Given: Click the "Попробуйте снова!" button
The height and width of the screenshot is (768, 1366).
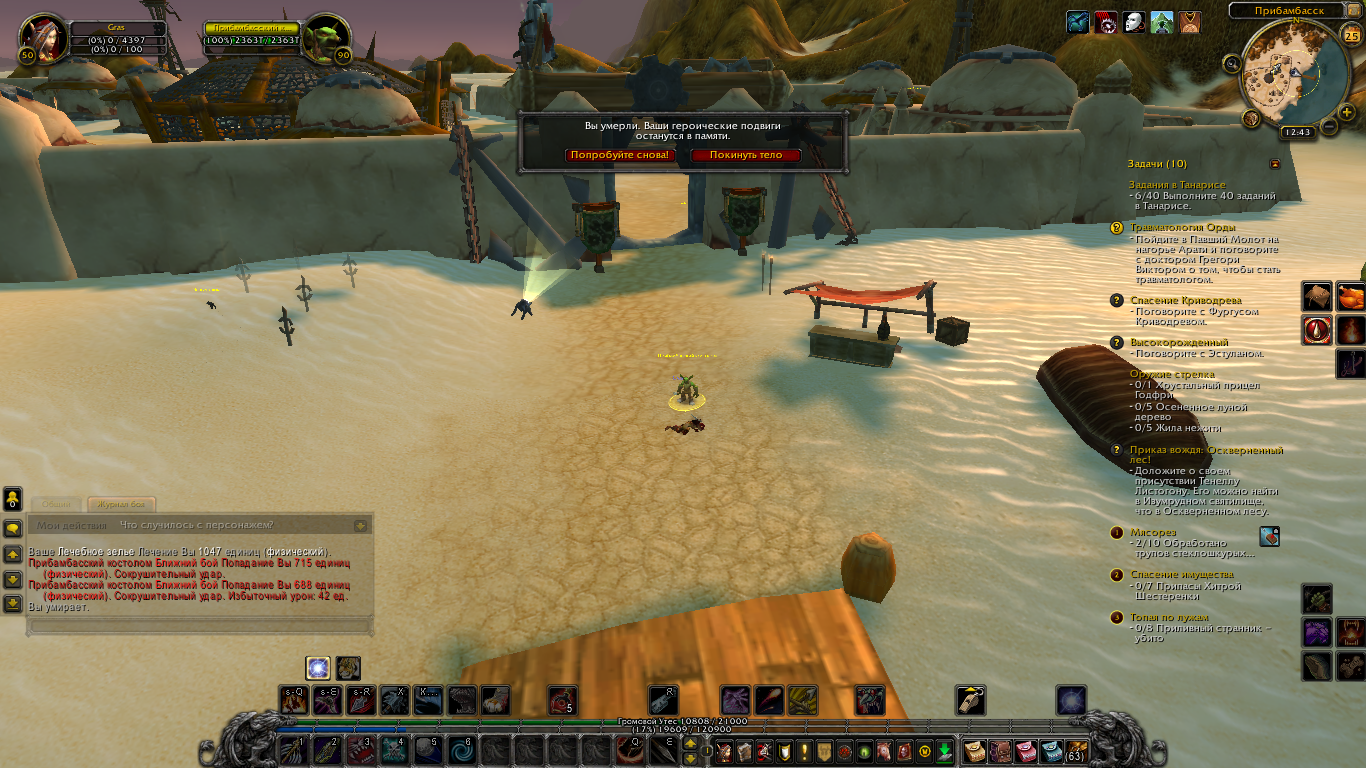Looking at the screenshot, I should click(x=619, y=155).
